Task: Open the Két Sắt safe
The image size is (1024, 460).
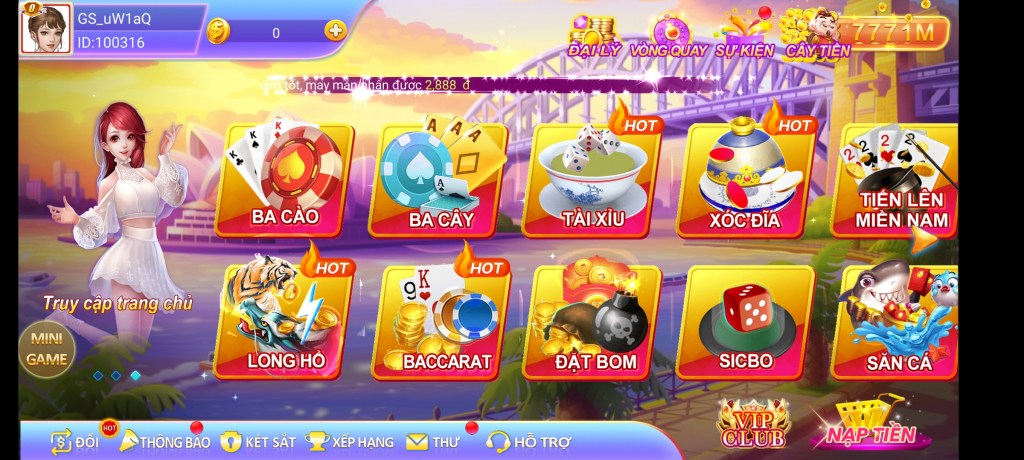Action: (260, 441)
